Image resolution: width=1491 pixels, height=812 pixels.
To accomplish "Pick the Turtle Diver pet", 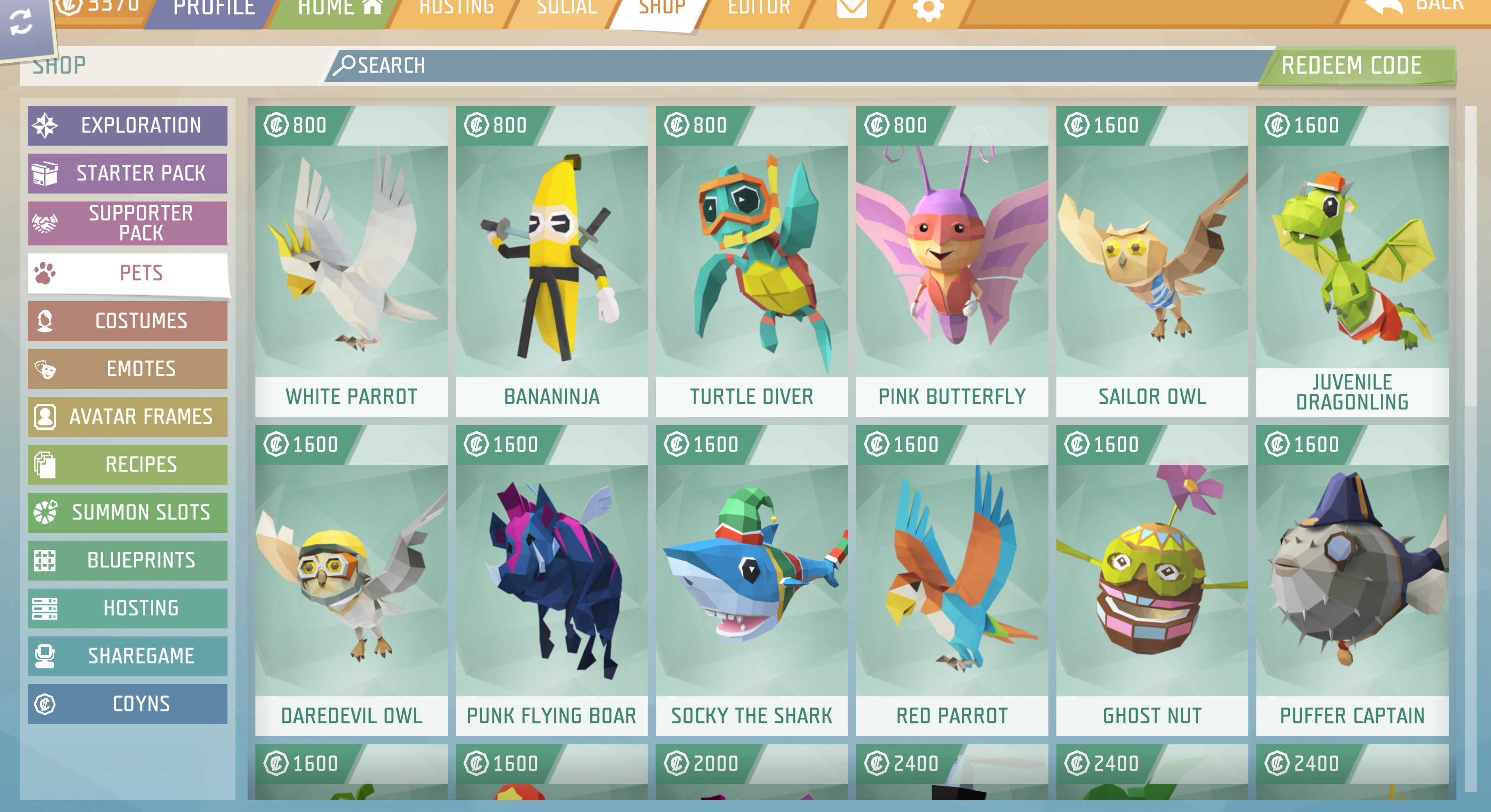I will (751, 261).
